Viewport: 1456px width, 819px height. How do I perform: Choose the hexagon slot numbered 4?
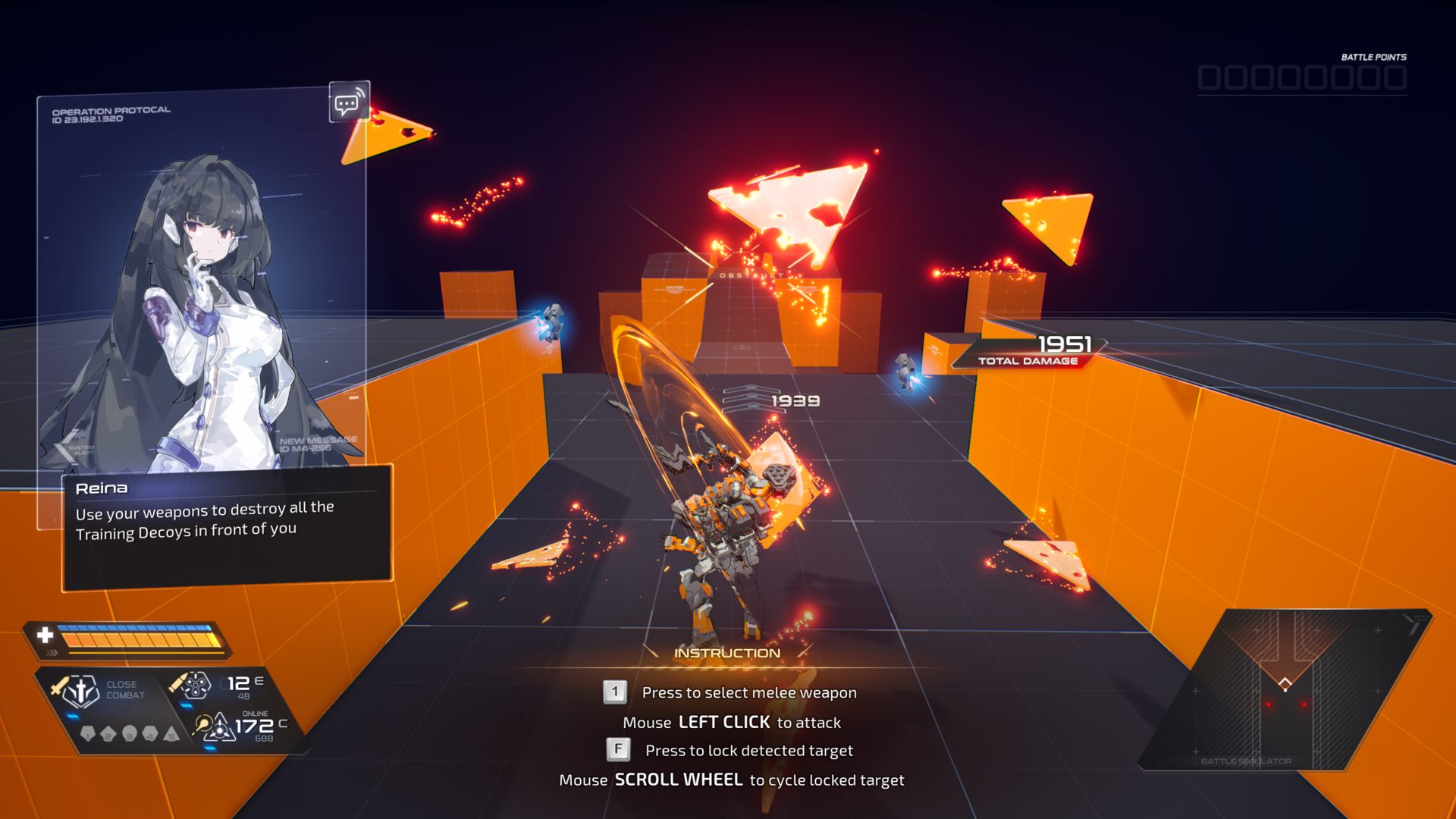(x=150, y=734)
